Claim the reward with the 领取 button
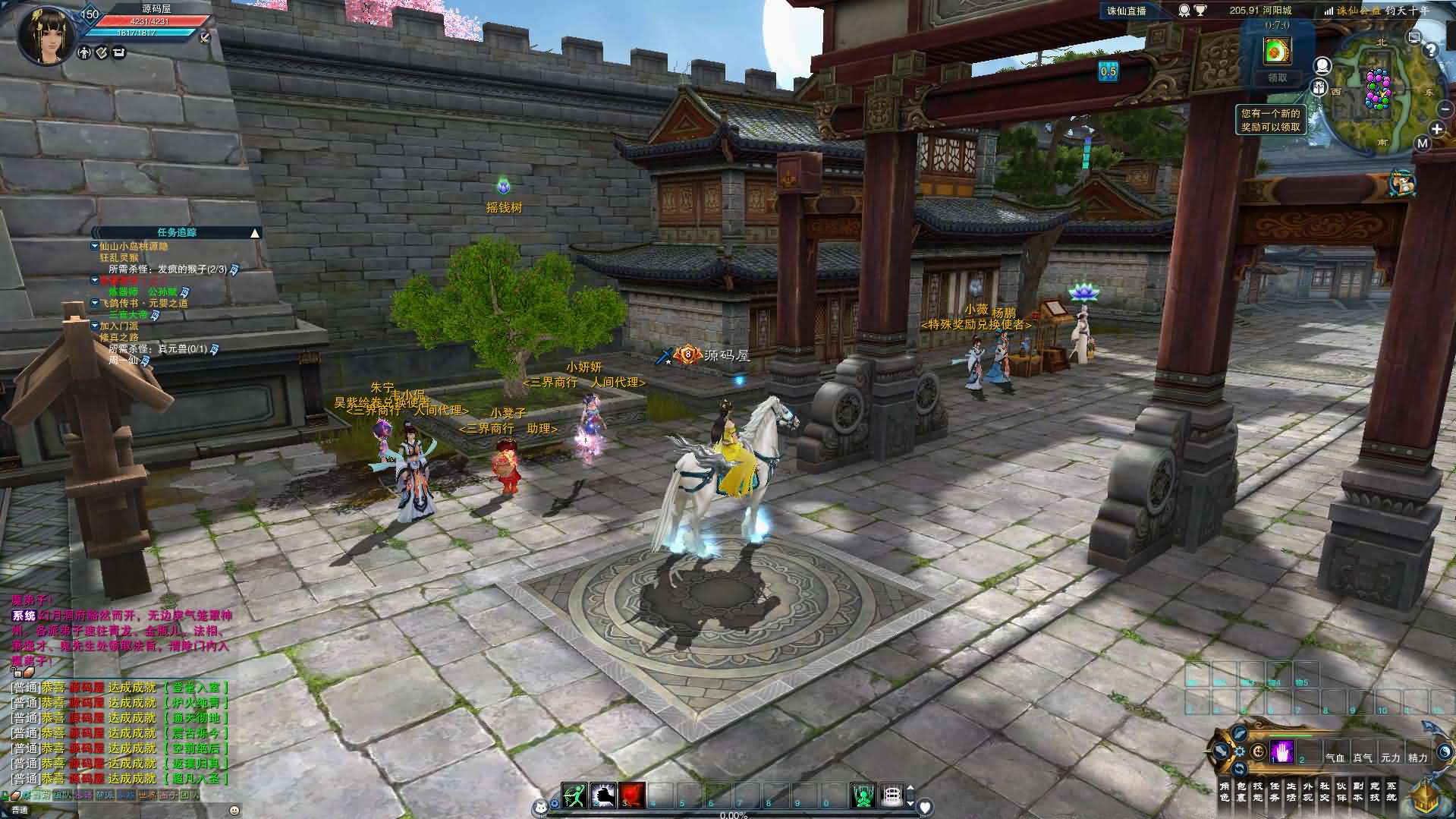 click(1278, 77)
